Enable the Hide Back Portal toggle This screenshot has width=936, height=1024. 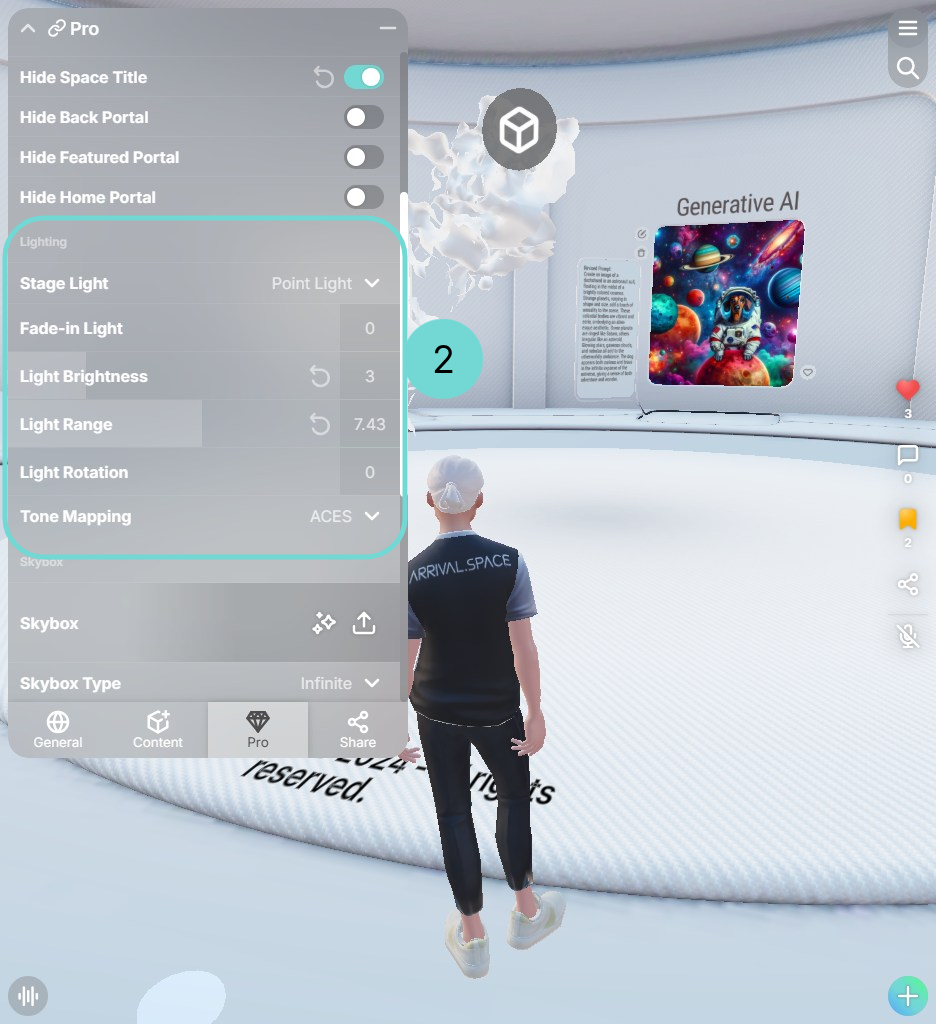363,117
